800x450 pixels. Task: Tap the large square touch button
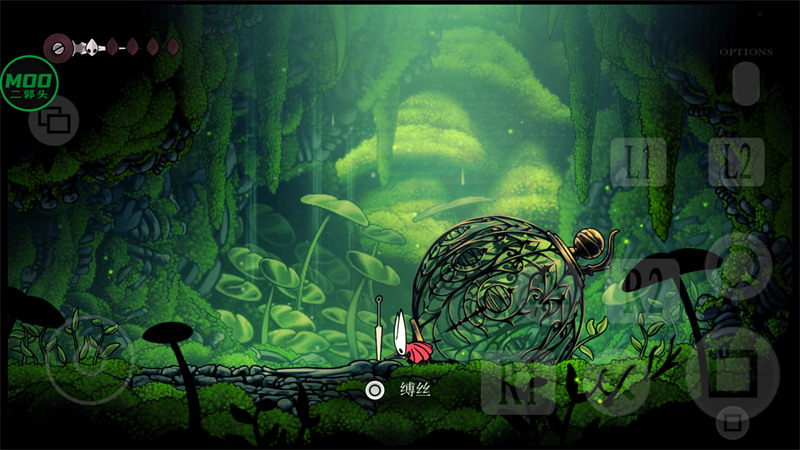[738, 371]
